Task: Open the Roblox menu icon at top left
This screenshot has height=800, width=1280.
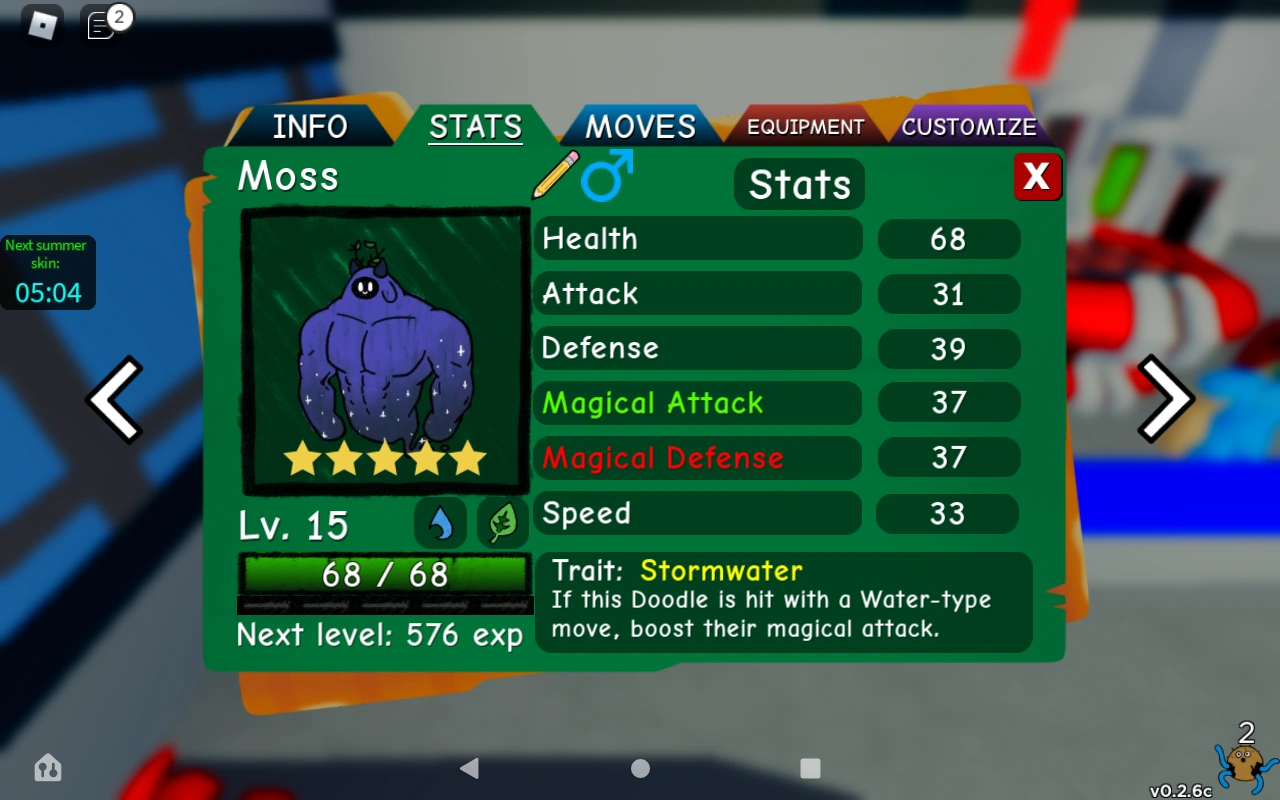Action: click(x=40, y=24)
